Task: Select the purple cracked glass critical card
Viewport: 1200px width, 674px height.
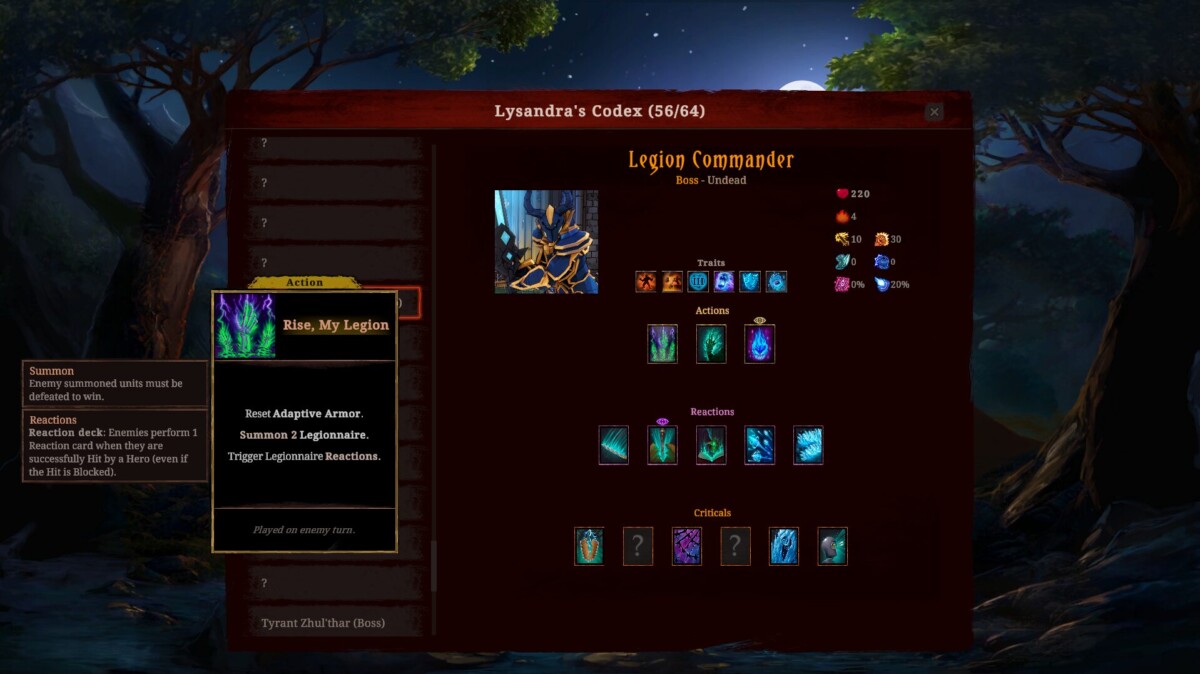Action: point(686,546)
